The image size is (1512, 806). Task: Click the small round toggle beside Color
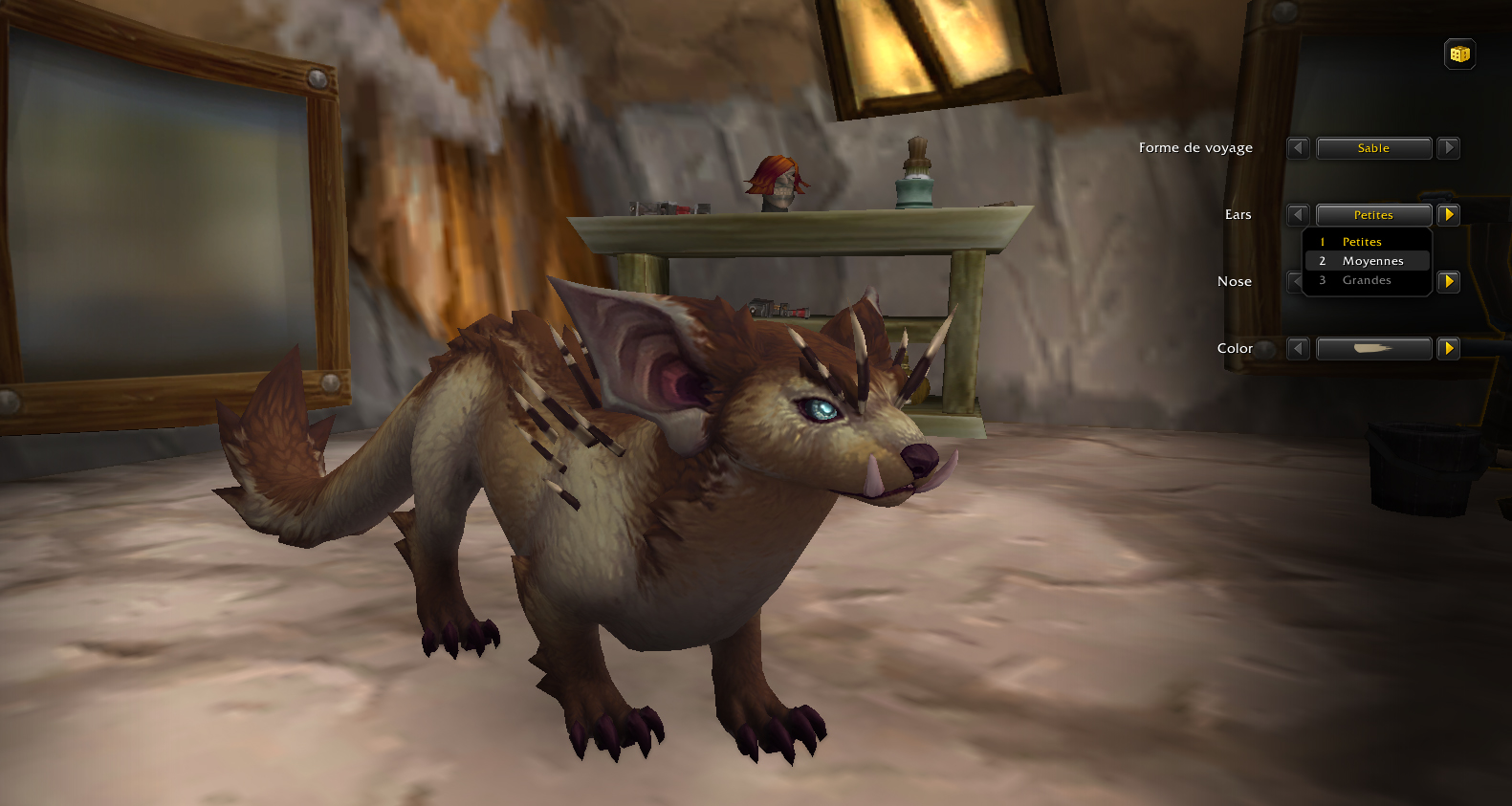(1265, 349)
